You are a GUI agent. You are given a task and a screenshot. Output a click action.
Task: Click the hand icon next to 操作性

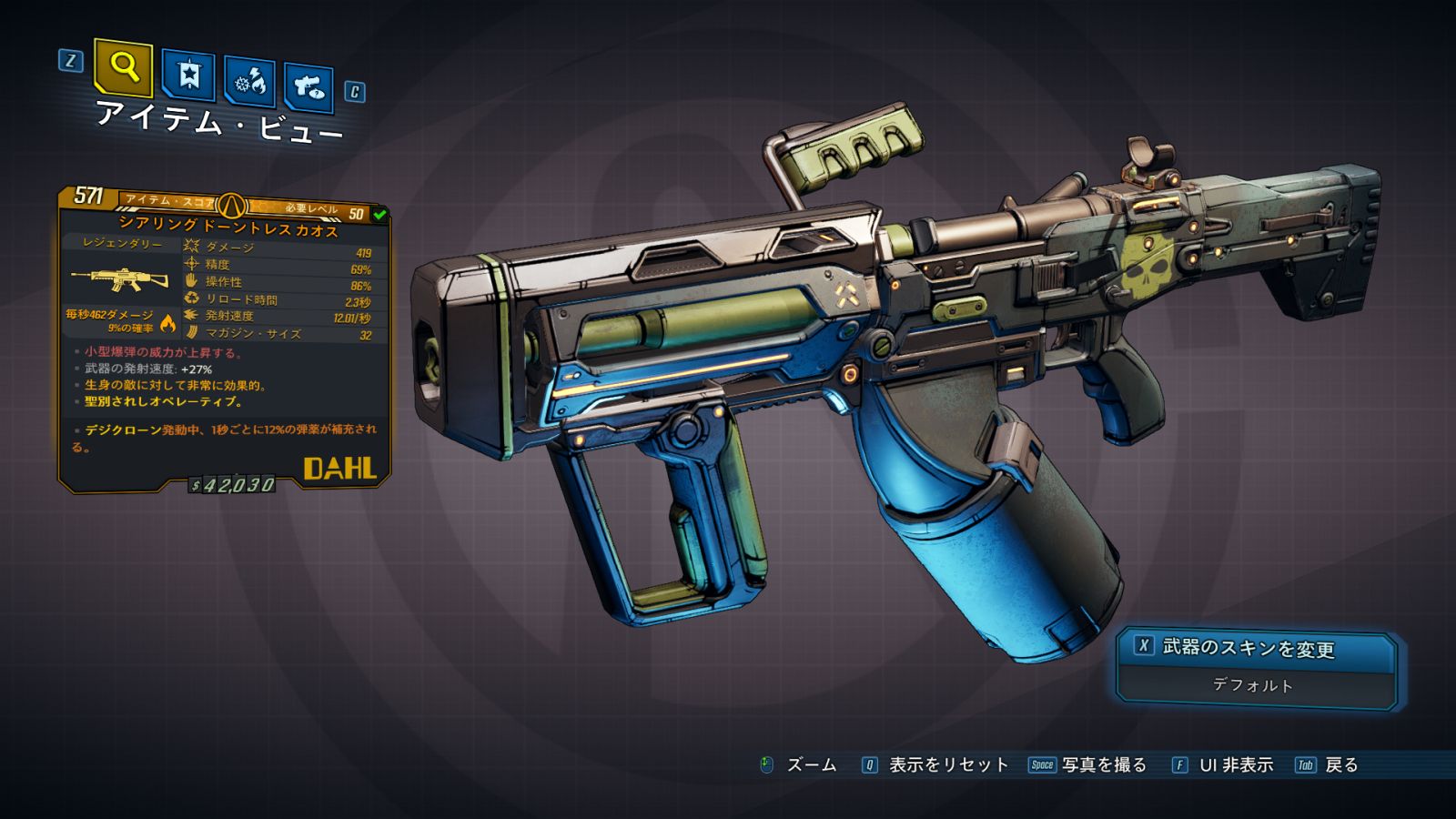[191, 282]
